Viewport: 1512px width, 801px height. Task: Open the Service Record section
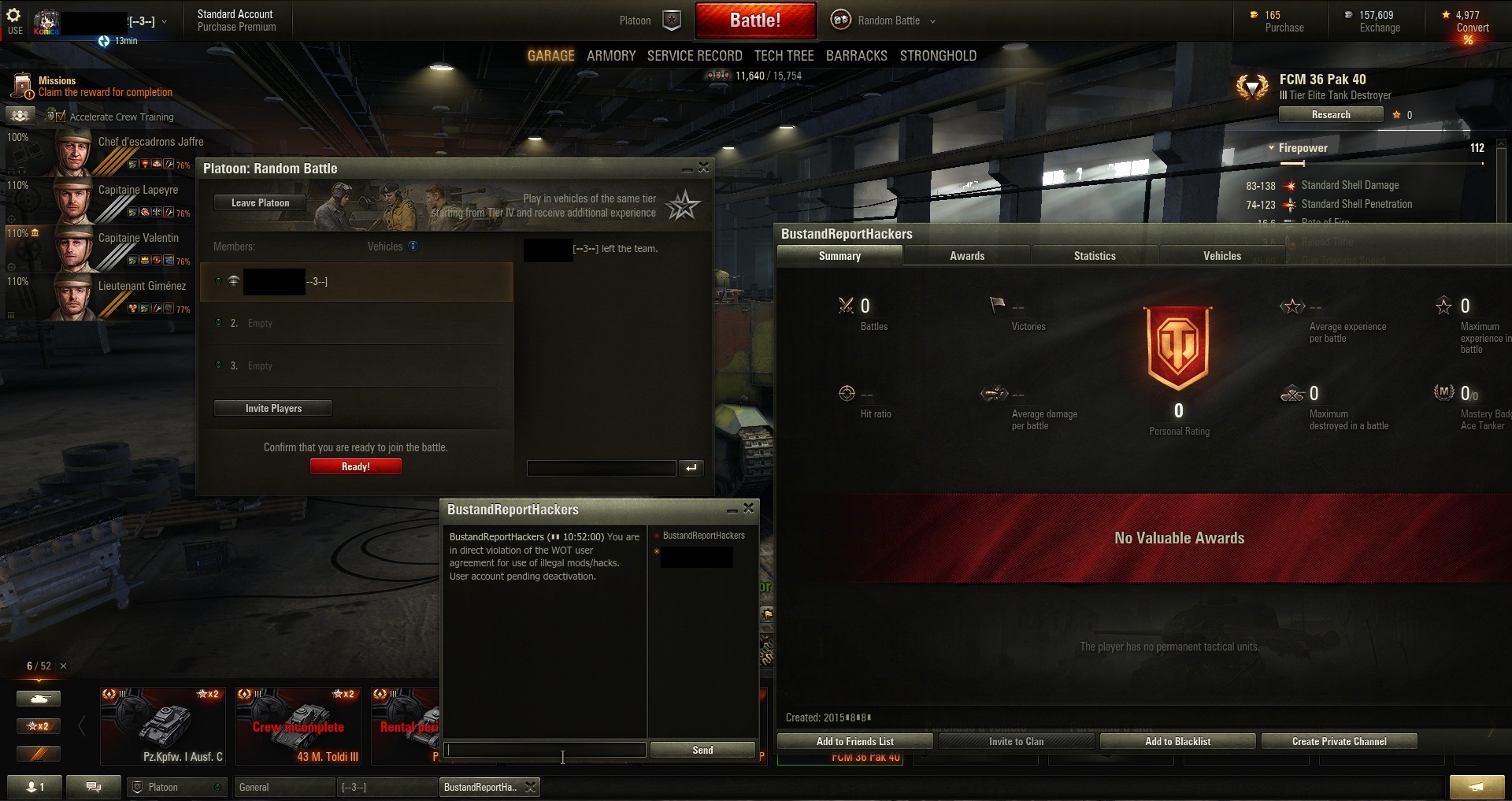(695, 56)
